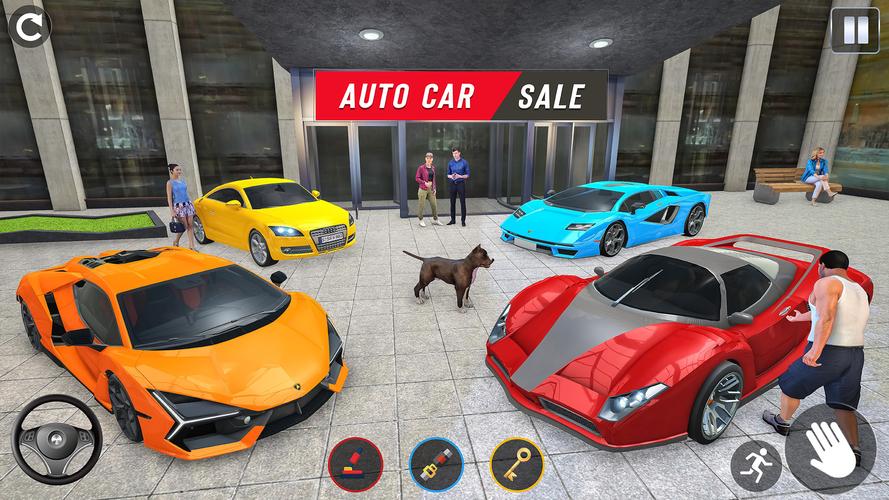Image resolution: width=889 pixels, height=500 pixels.
Task: Select the steering wheel control
Action: [x=57, y=440]
